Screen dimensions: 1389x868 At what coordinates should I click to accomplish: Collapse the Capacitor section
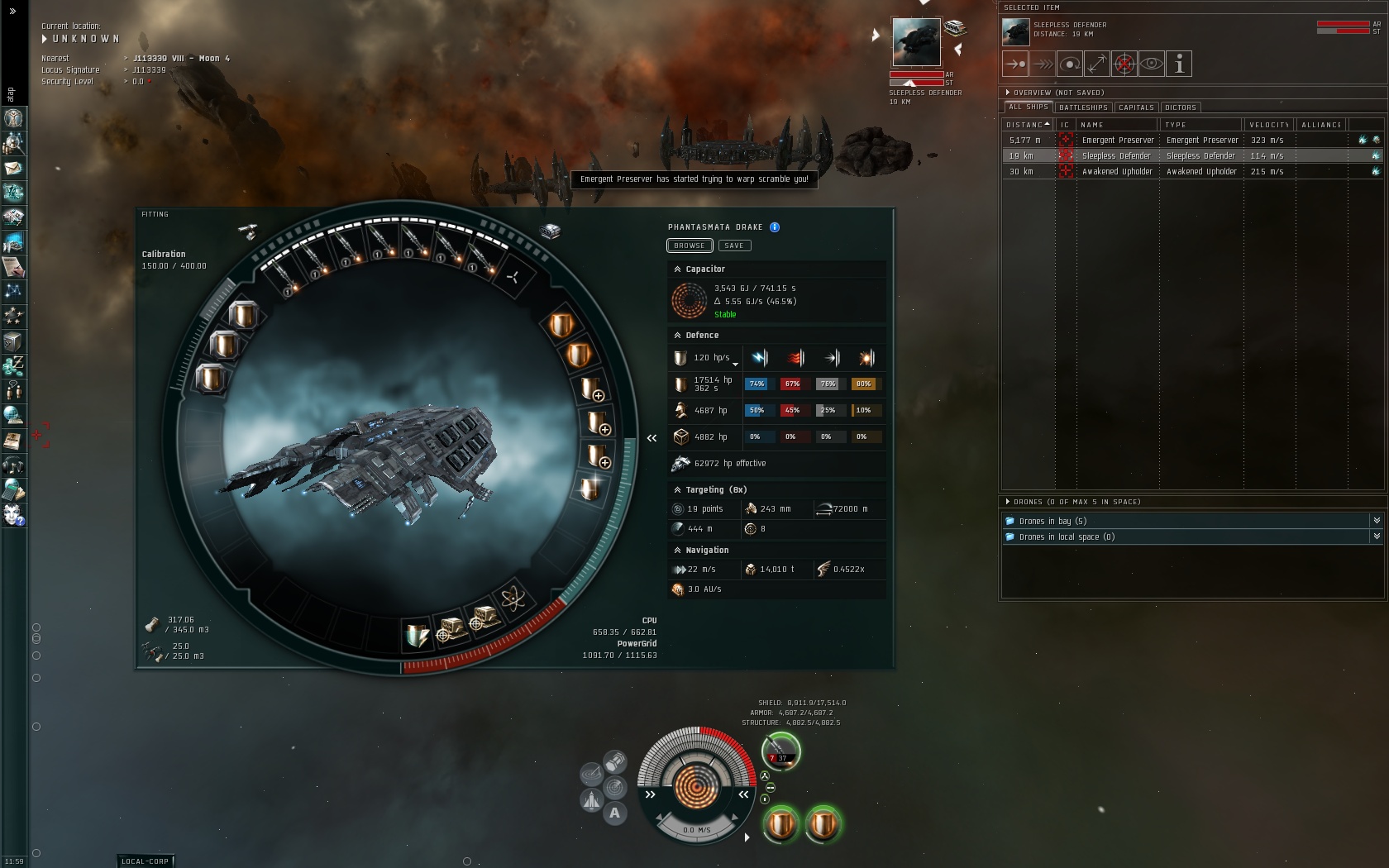click(678, 269)
